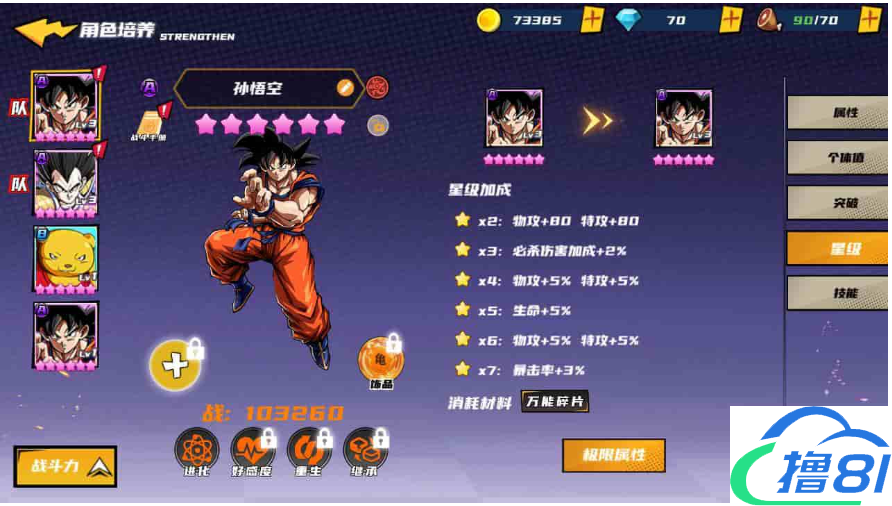Select the locked 重生 icon
The image size is (892, 506).
(308, 451)
